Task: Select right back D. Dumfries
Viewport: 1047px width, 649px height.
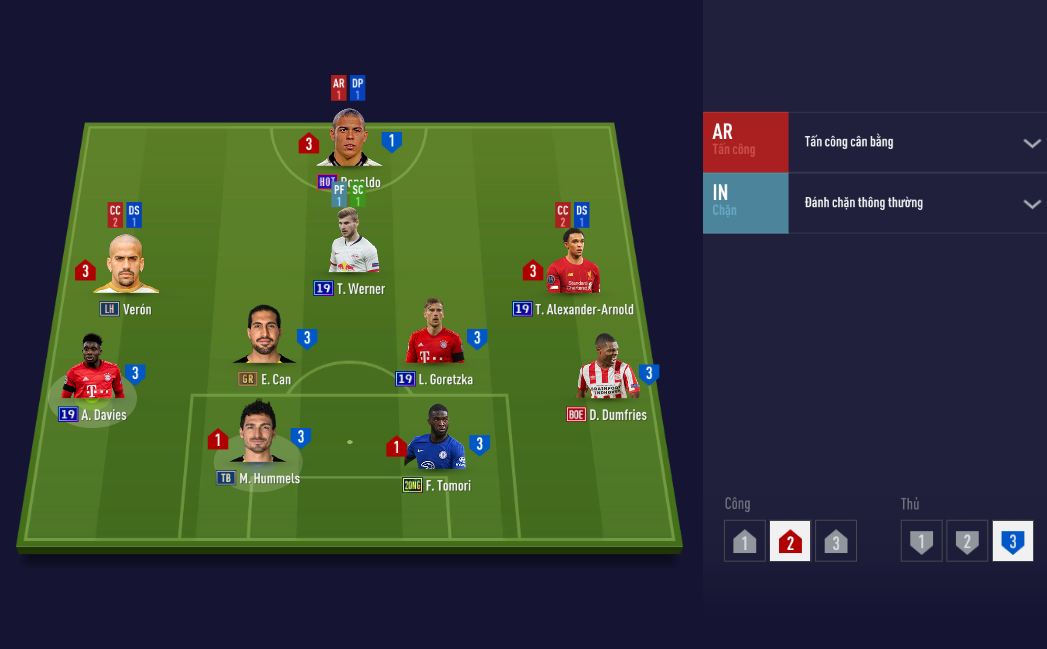Action: [607, 369]
